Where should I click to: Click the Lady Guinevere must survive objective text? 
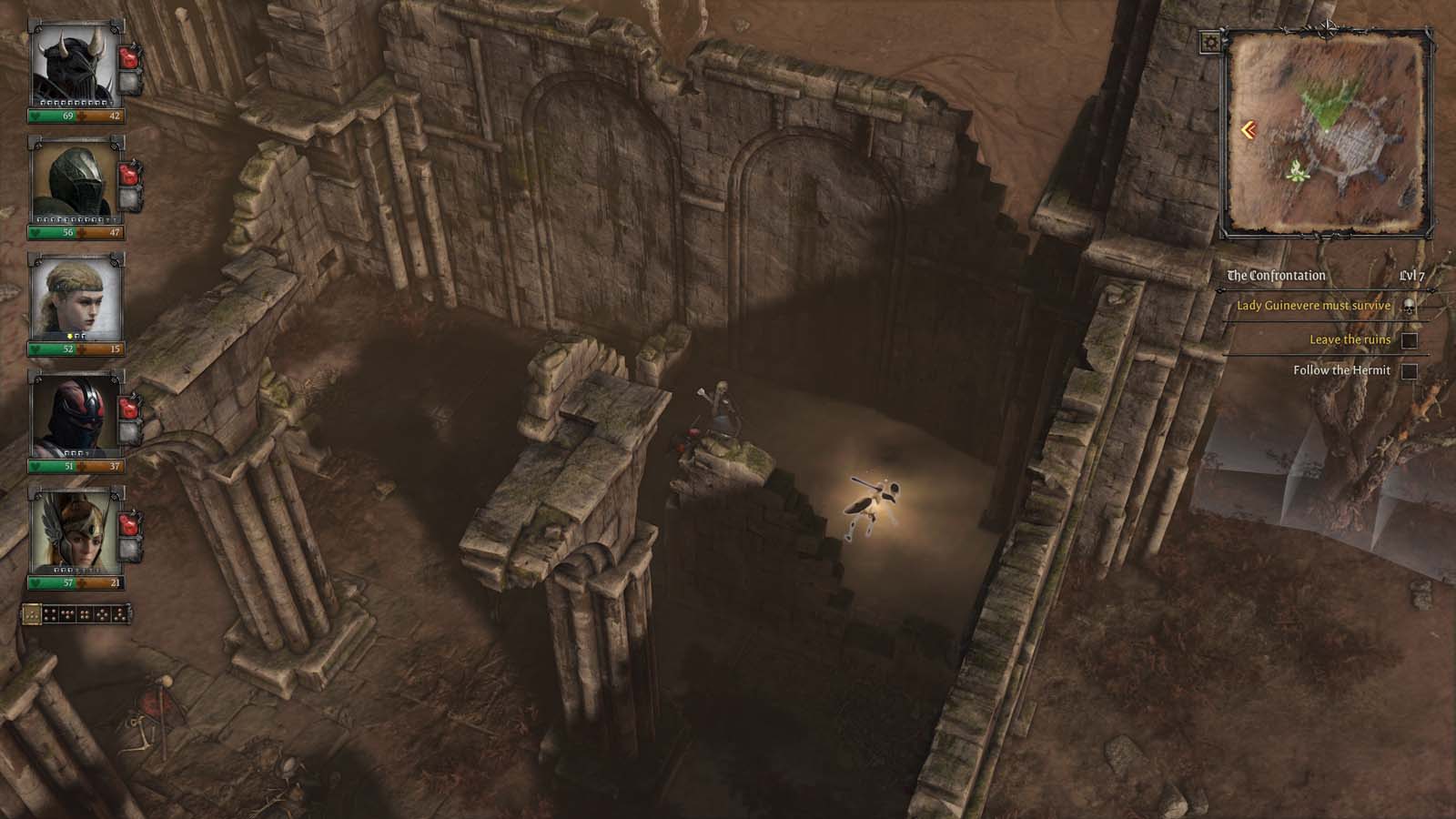(1314, 305)
